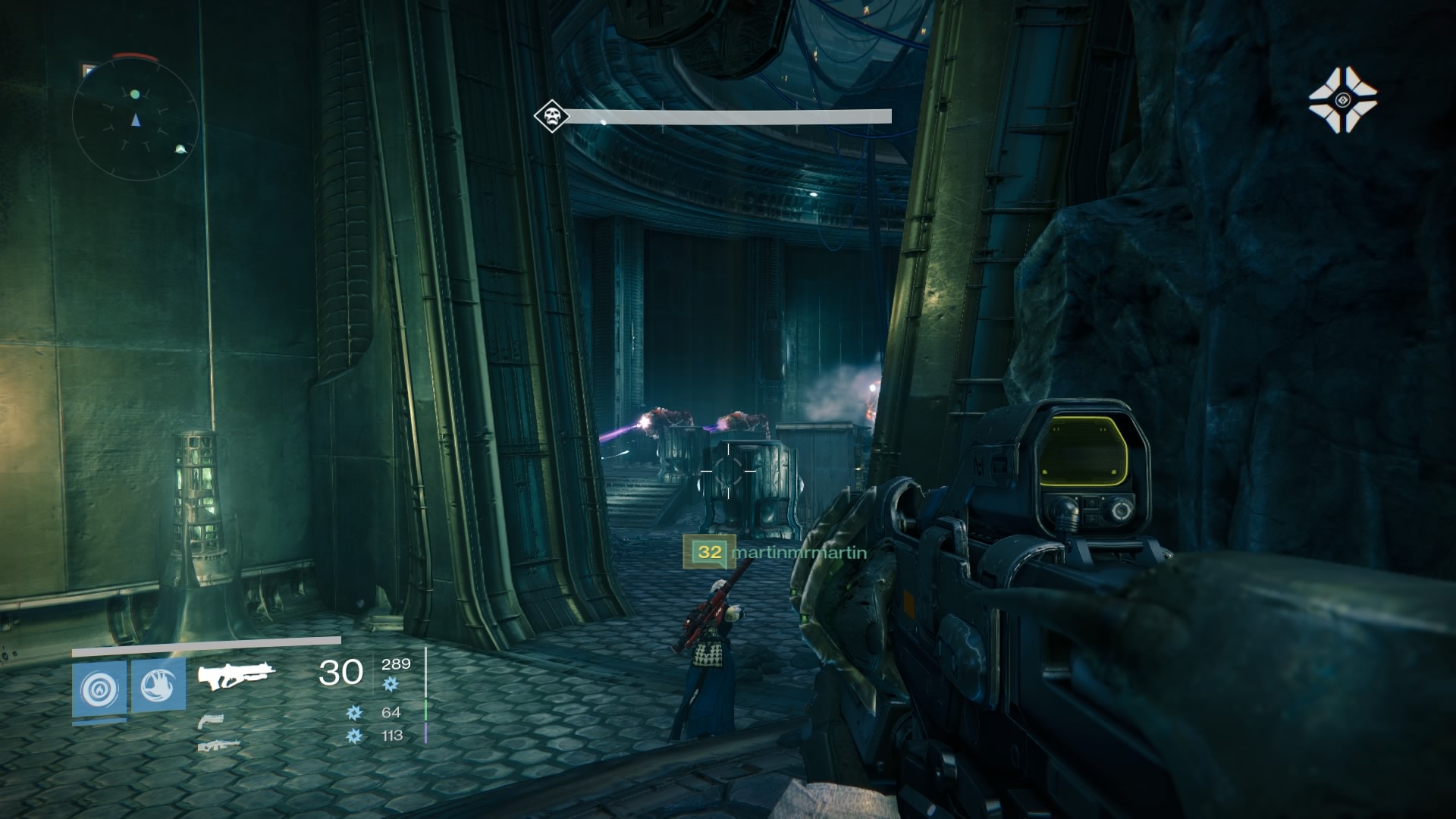Viewport: 1456px width, 819px height.
Task: Click the 289 ammo reserve counter
Action: point(396,664)
